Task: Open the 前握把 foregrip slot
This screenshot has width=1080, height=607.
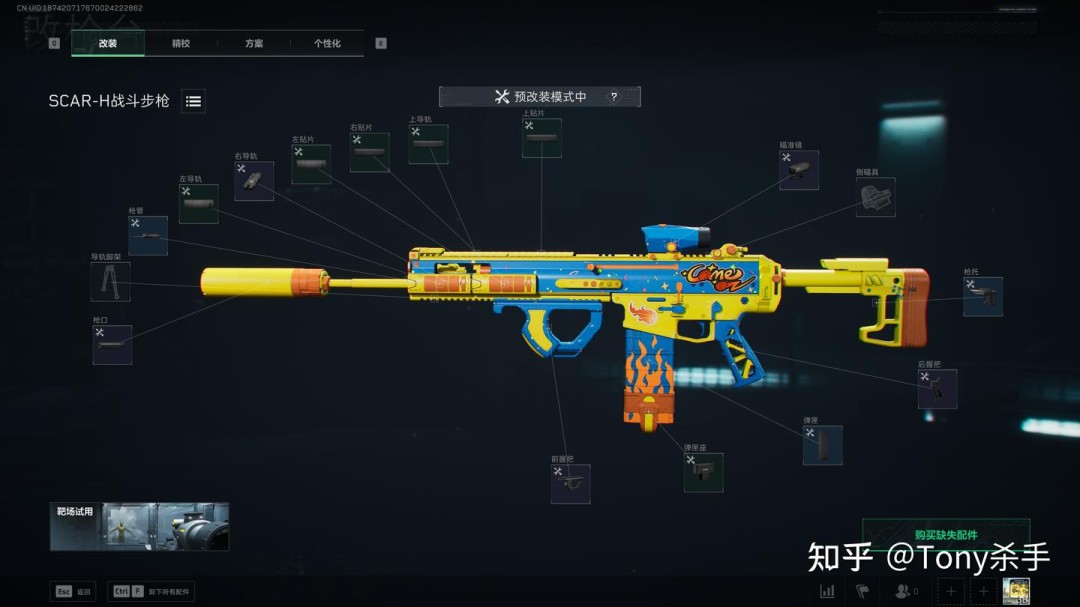Action: (x=570, y=484)
